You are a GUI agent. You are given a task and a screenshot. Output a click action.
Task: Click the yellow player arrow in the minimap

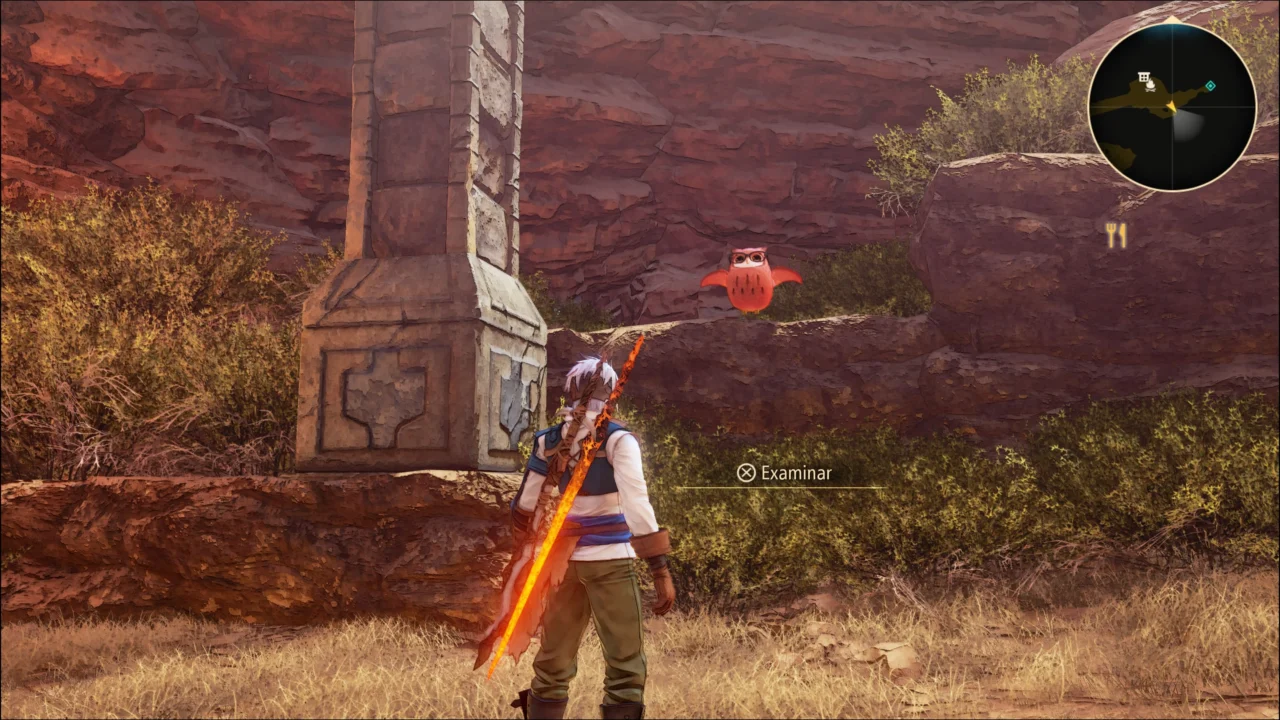click(x=1172, y=107)
